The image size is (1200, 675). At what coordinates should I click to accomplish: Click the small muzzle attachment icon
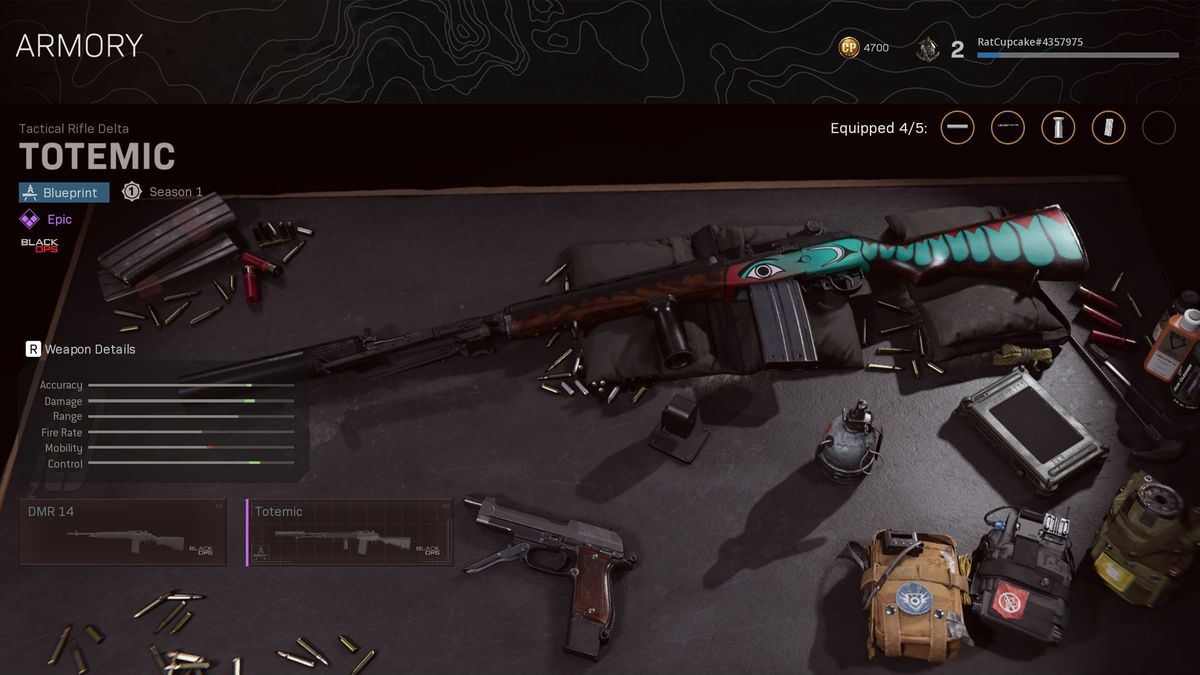tap(1007, 128)
